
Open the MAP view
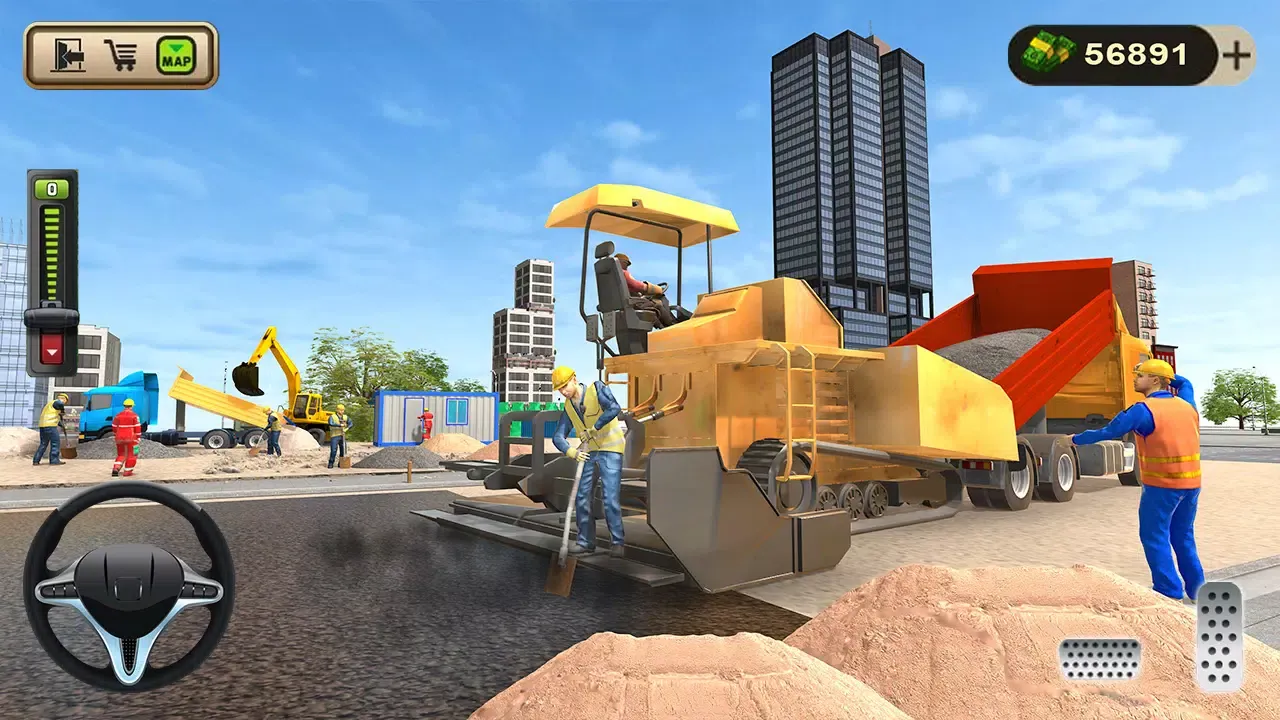coord(175,55)
